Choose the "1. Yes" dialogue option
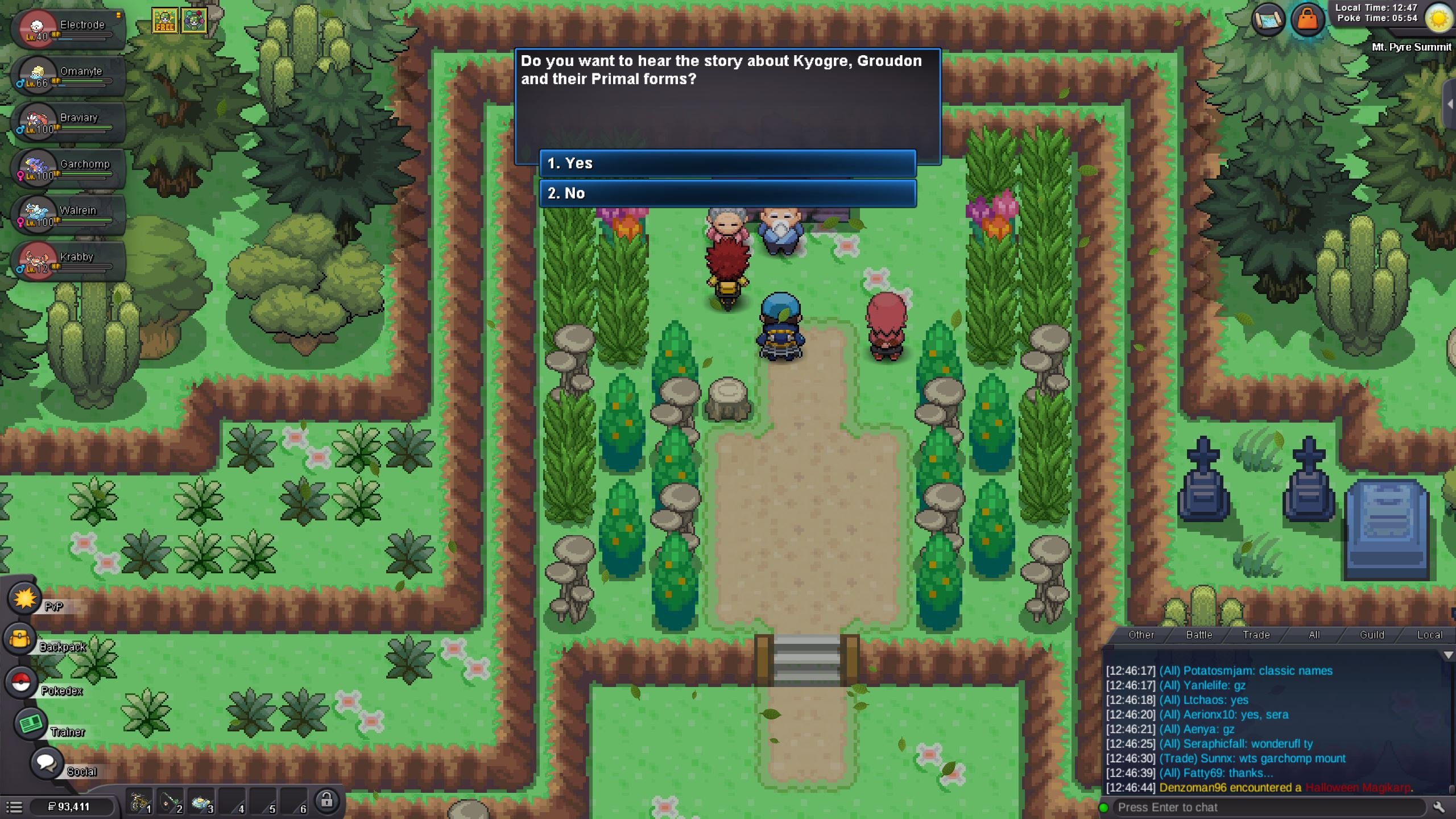 tap(727, 164)
